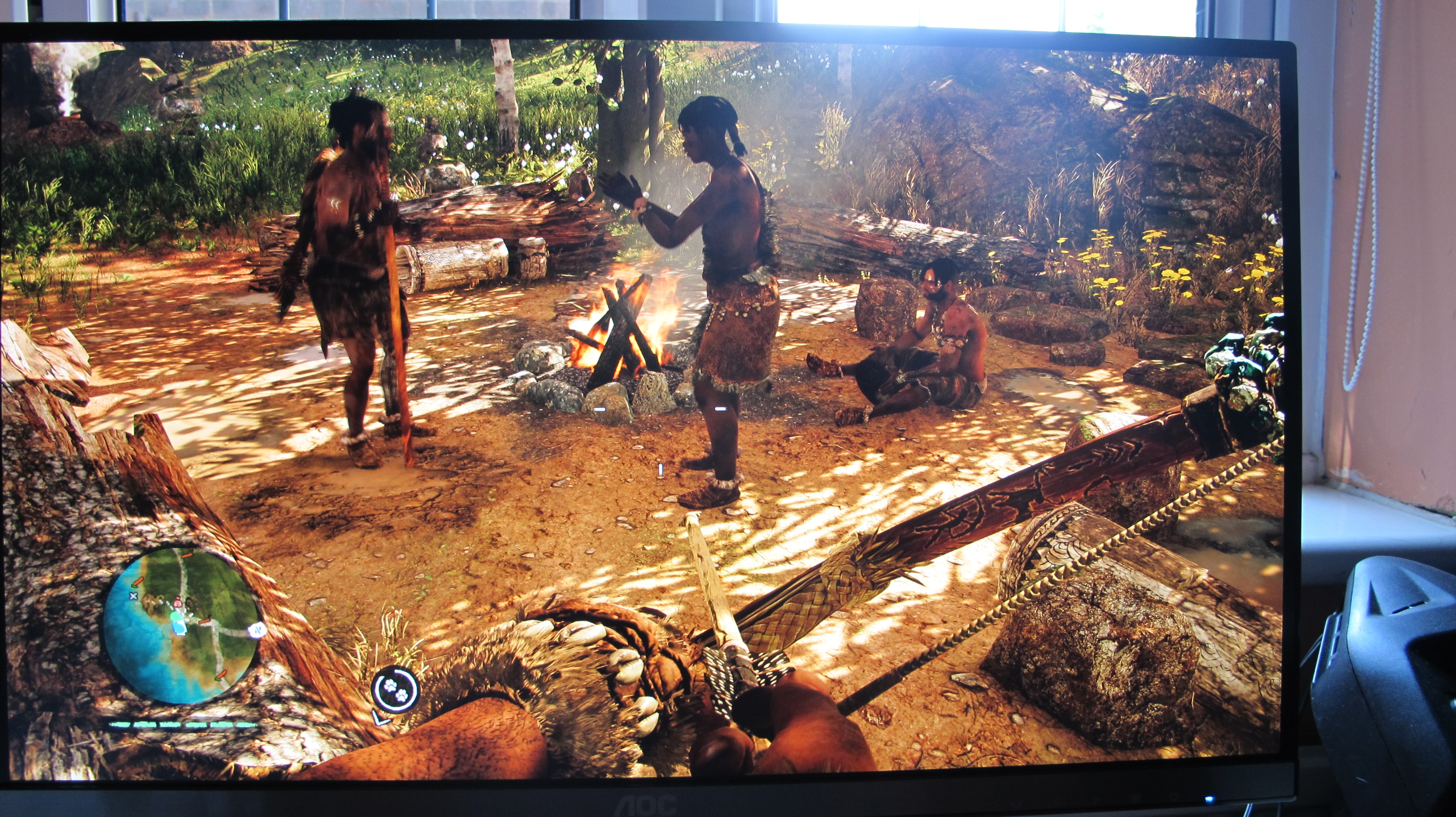Choose the pink sack marker on minimap
Screen dimensions: 1456x817
[178, 603]
